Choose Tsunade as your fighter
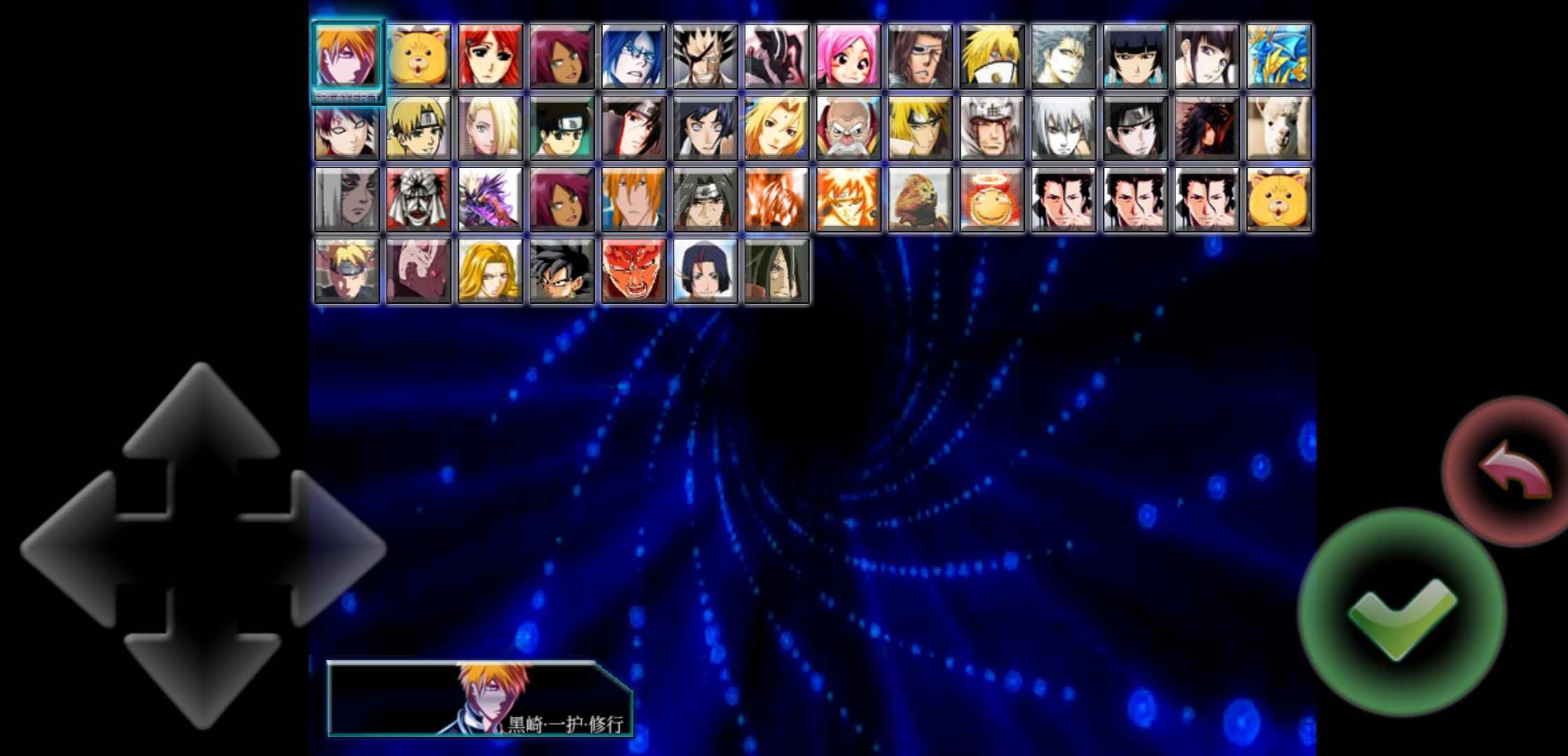 (777, 129)
